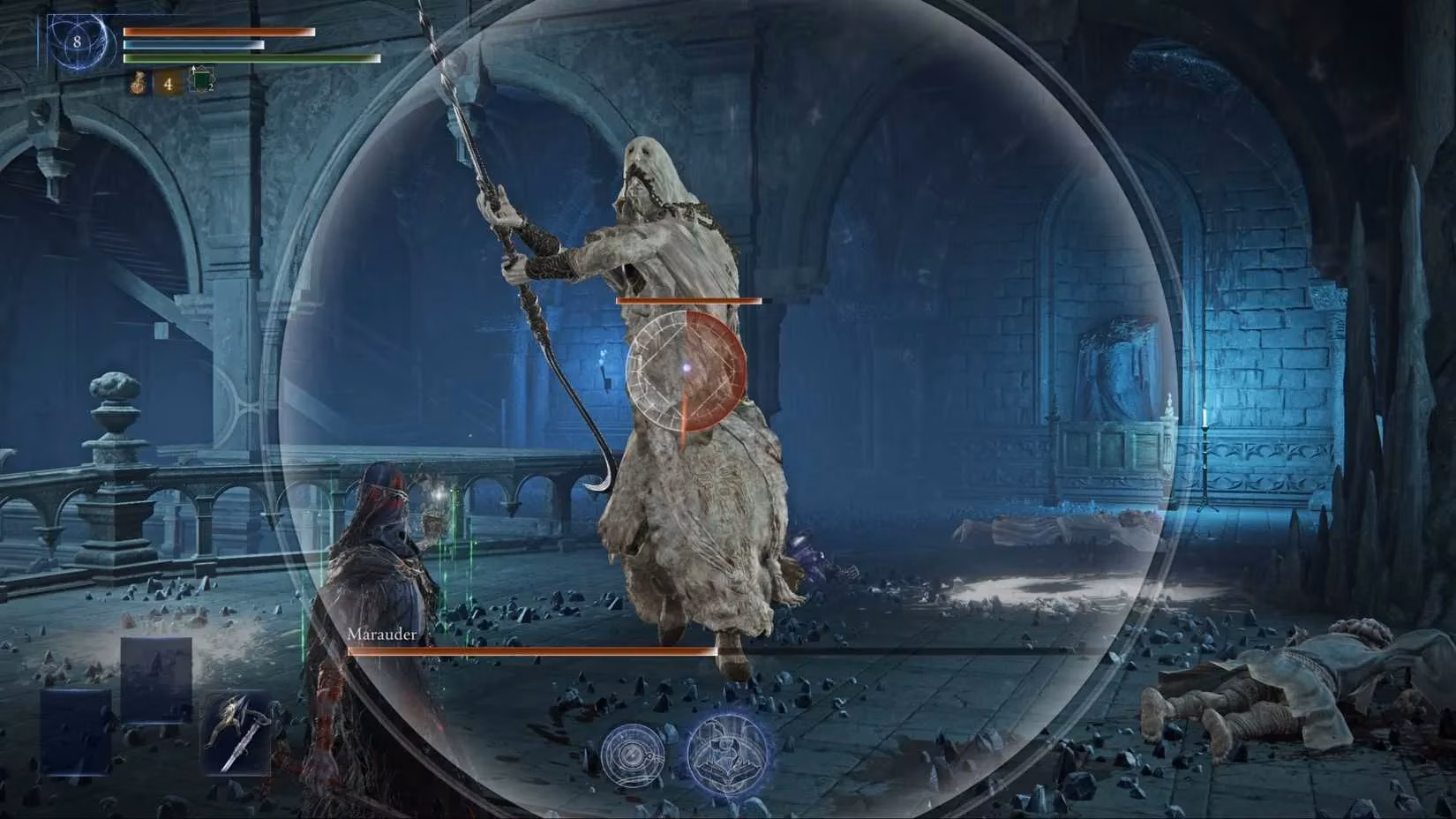The image size is (1456, 819).
Task: Click the green buff effect icon
Action: tap(199, 83)
